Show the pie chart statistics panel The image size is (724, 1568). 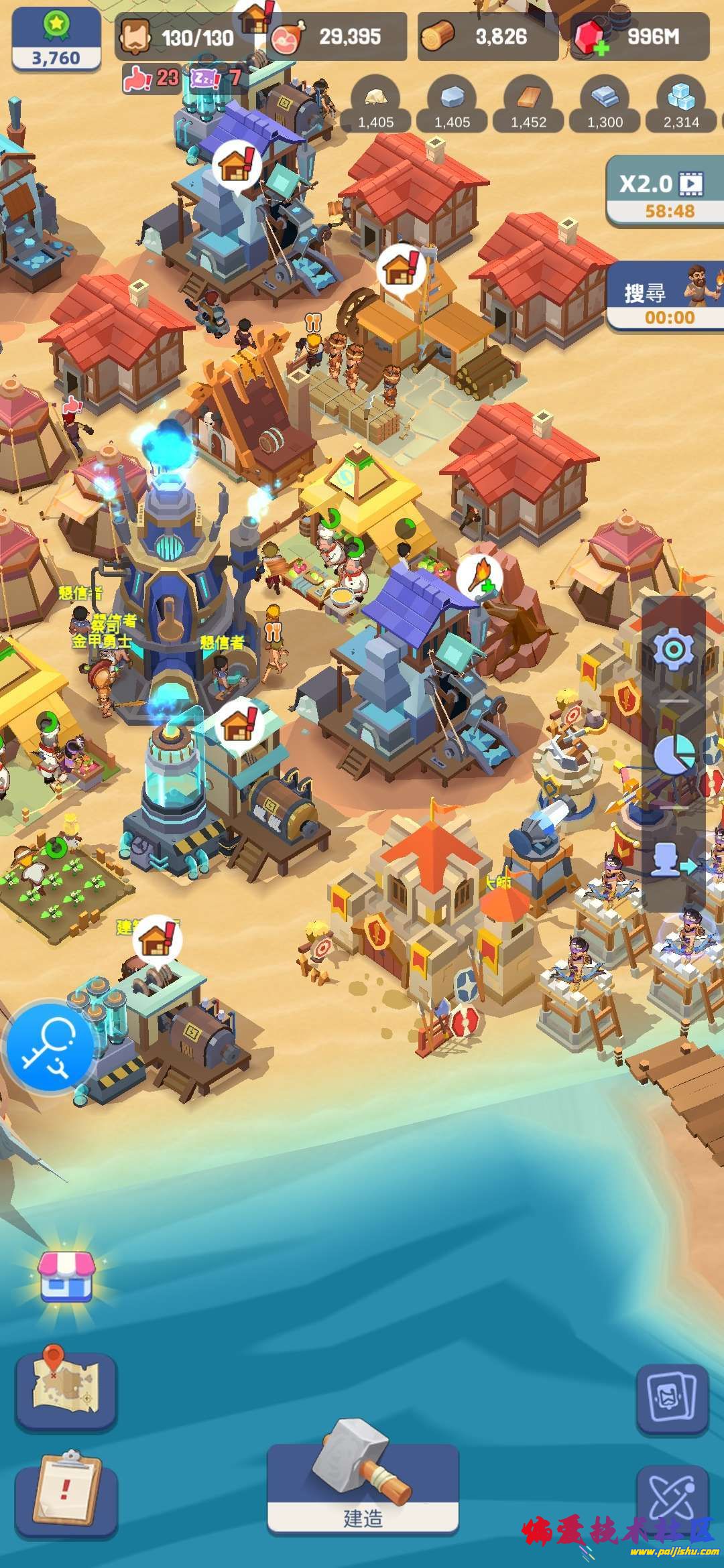[673, 754]
